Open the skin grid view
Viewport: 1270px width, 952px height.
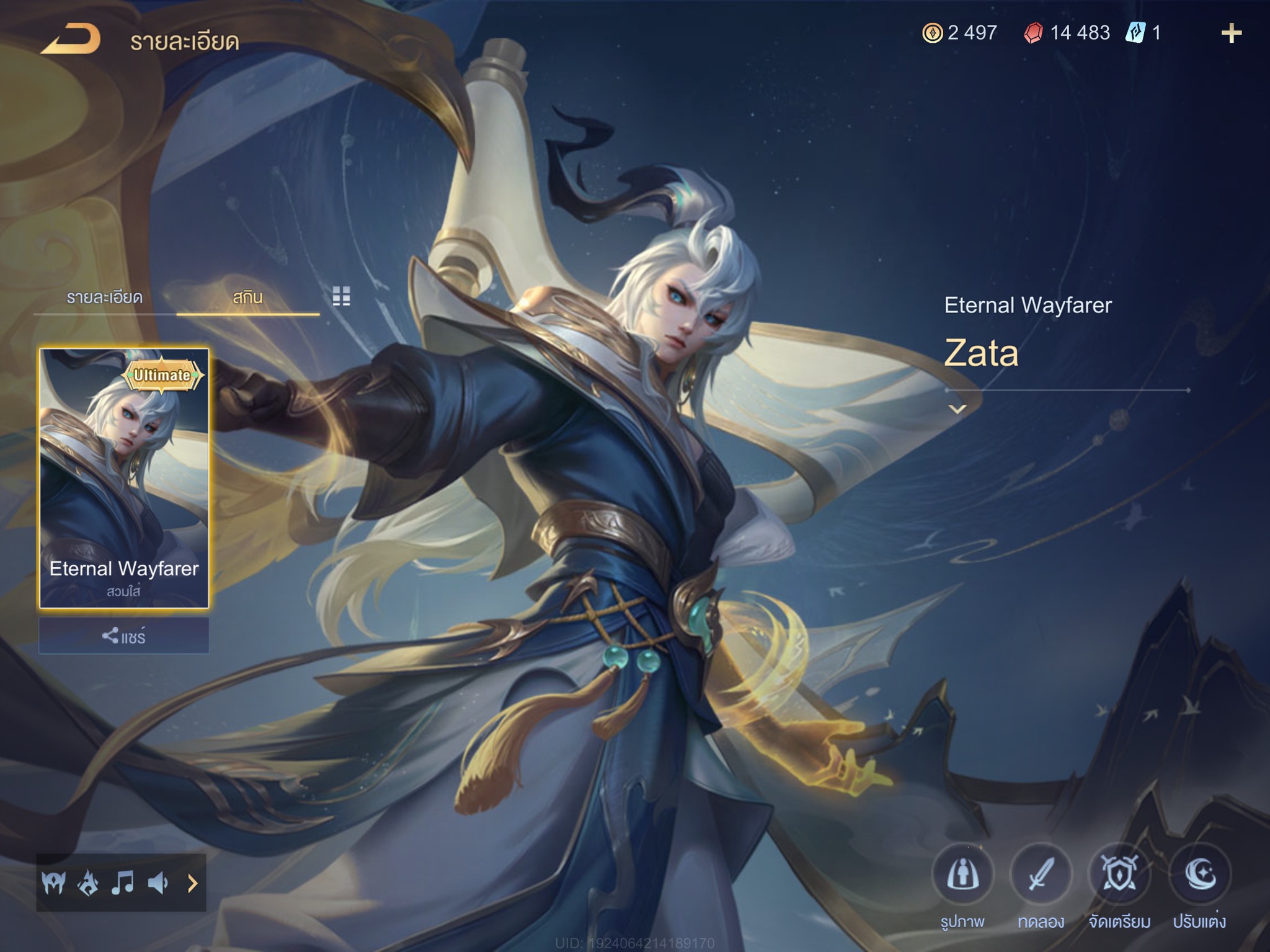[x=341, y=296]
